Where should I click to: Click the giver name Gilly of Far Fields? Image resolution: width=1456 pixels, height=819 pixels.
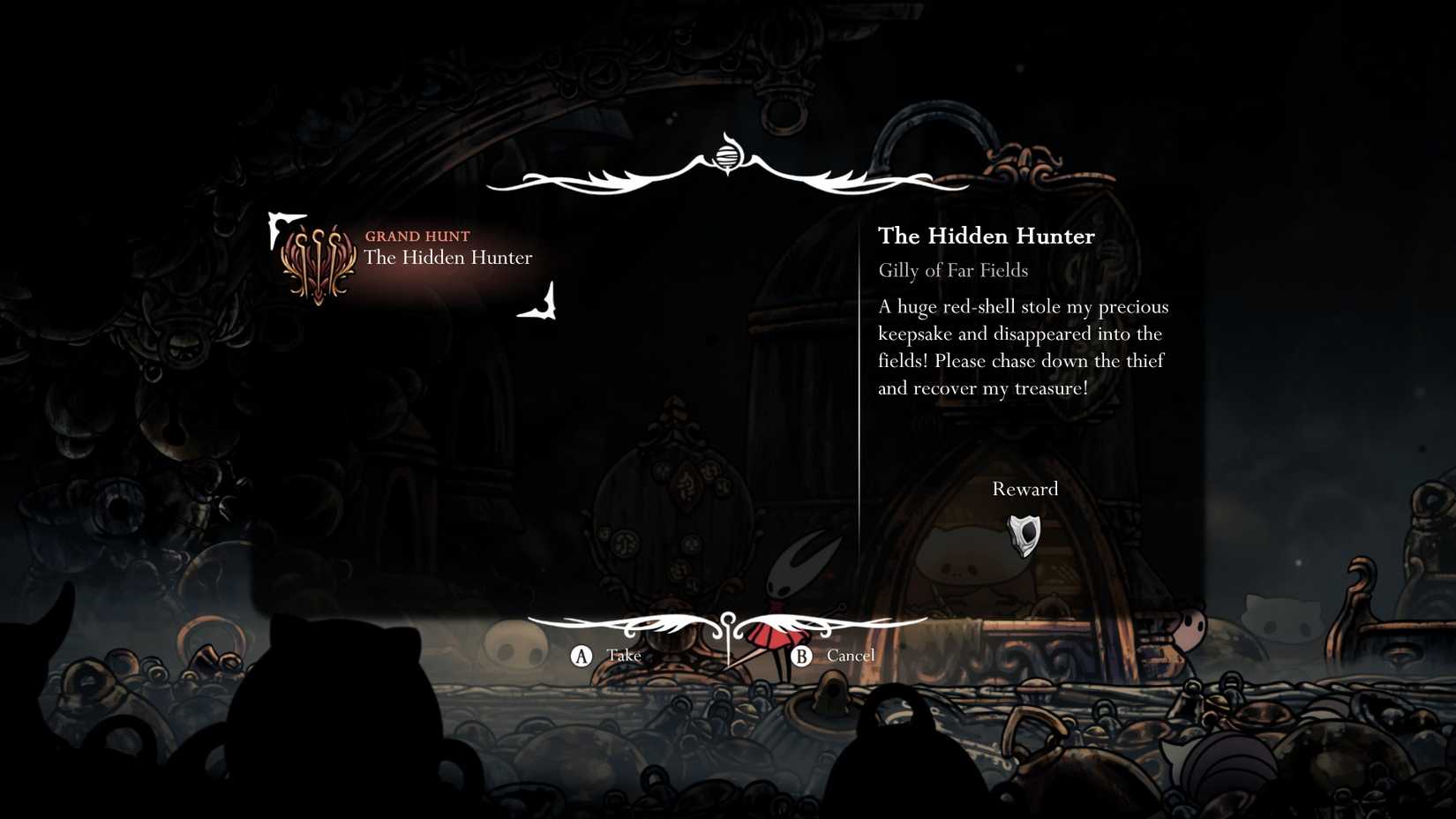[953, 271]
